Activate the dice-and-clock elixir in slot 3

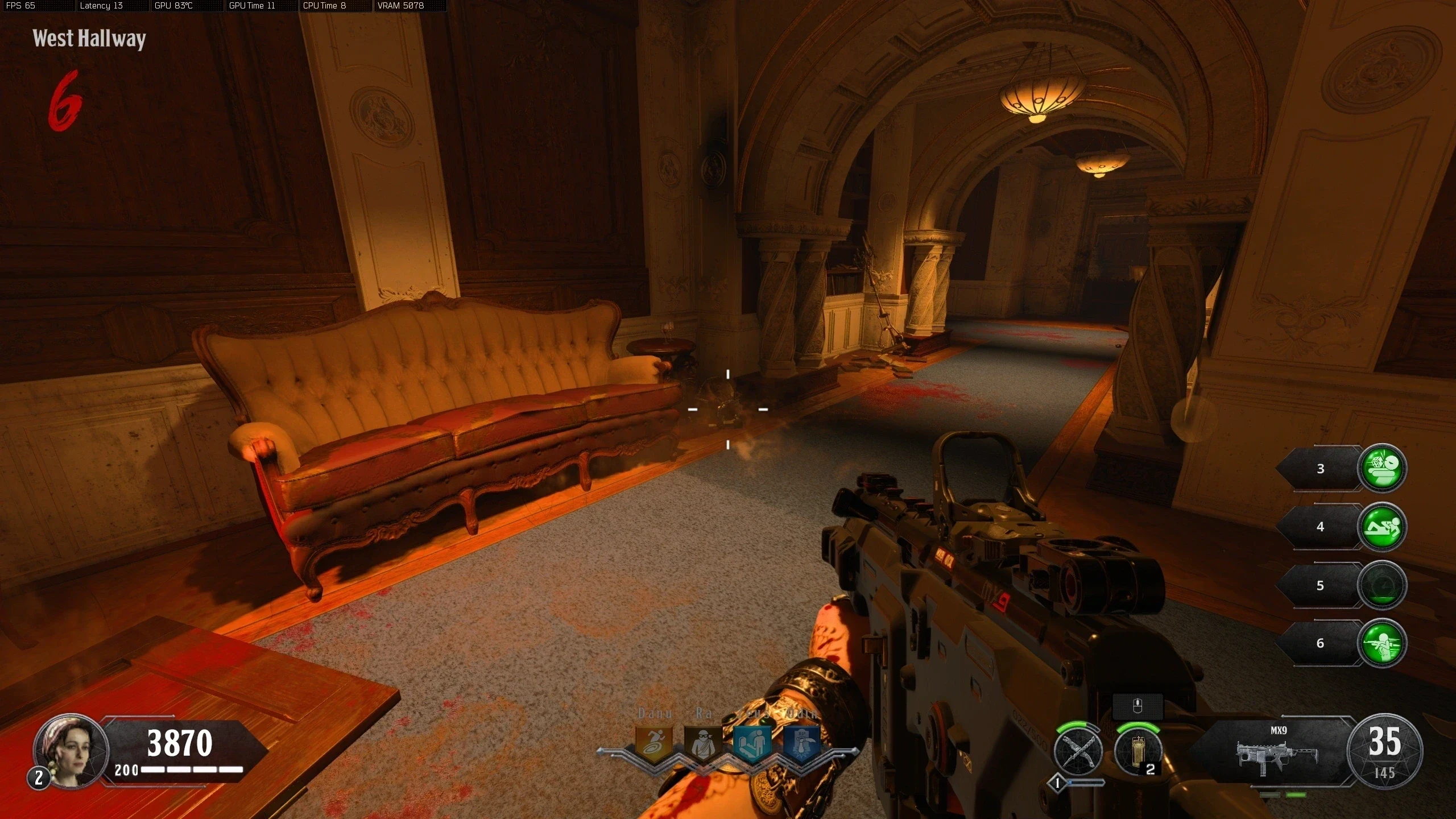(1381, 468)
